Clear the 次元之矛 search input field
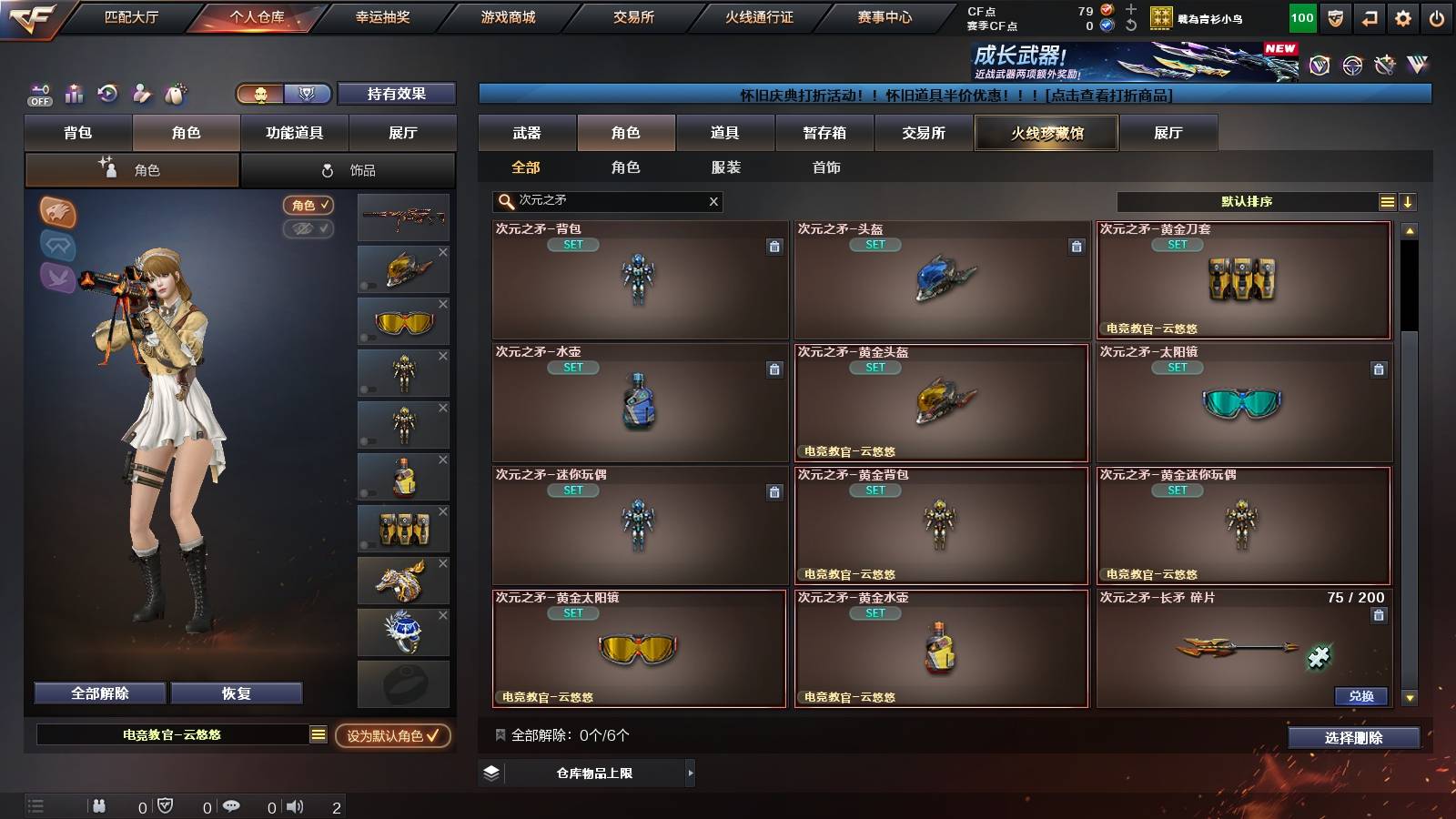This screenshot has height=819, width=1456. coord(713,201)
